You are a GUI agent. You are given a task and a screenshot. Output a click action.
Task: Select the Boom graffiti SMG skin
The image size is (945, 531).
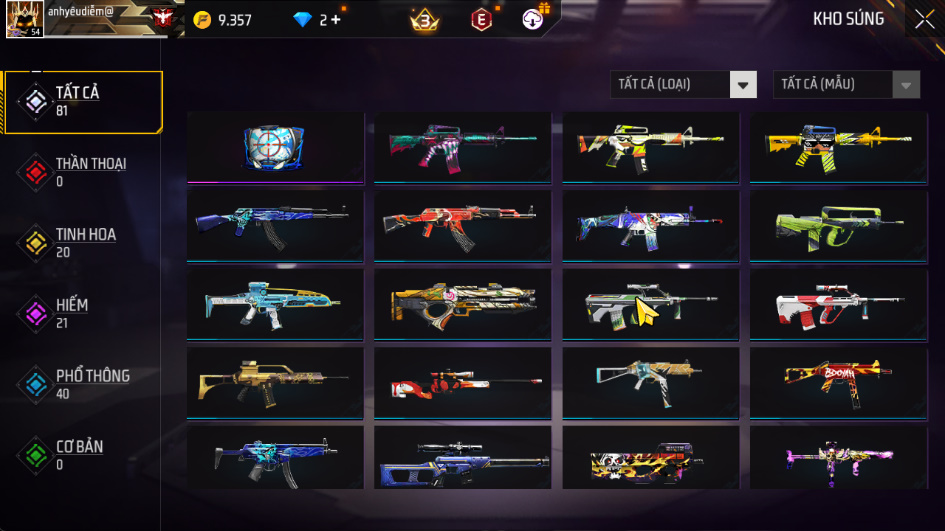[838, 382]
